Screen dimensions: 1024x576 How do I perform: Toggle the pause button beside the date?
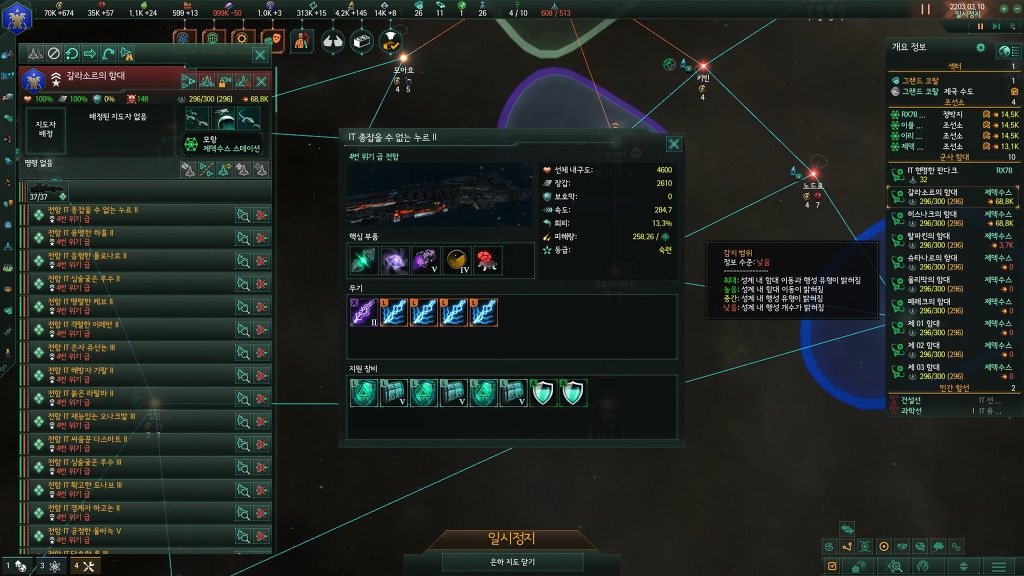(925, 10)
